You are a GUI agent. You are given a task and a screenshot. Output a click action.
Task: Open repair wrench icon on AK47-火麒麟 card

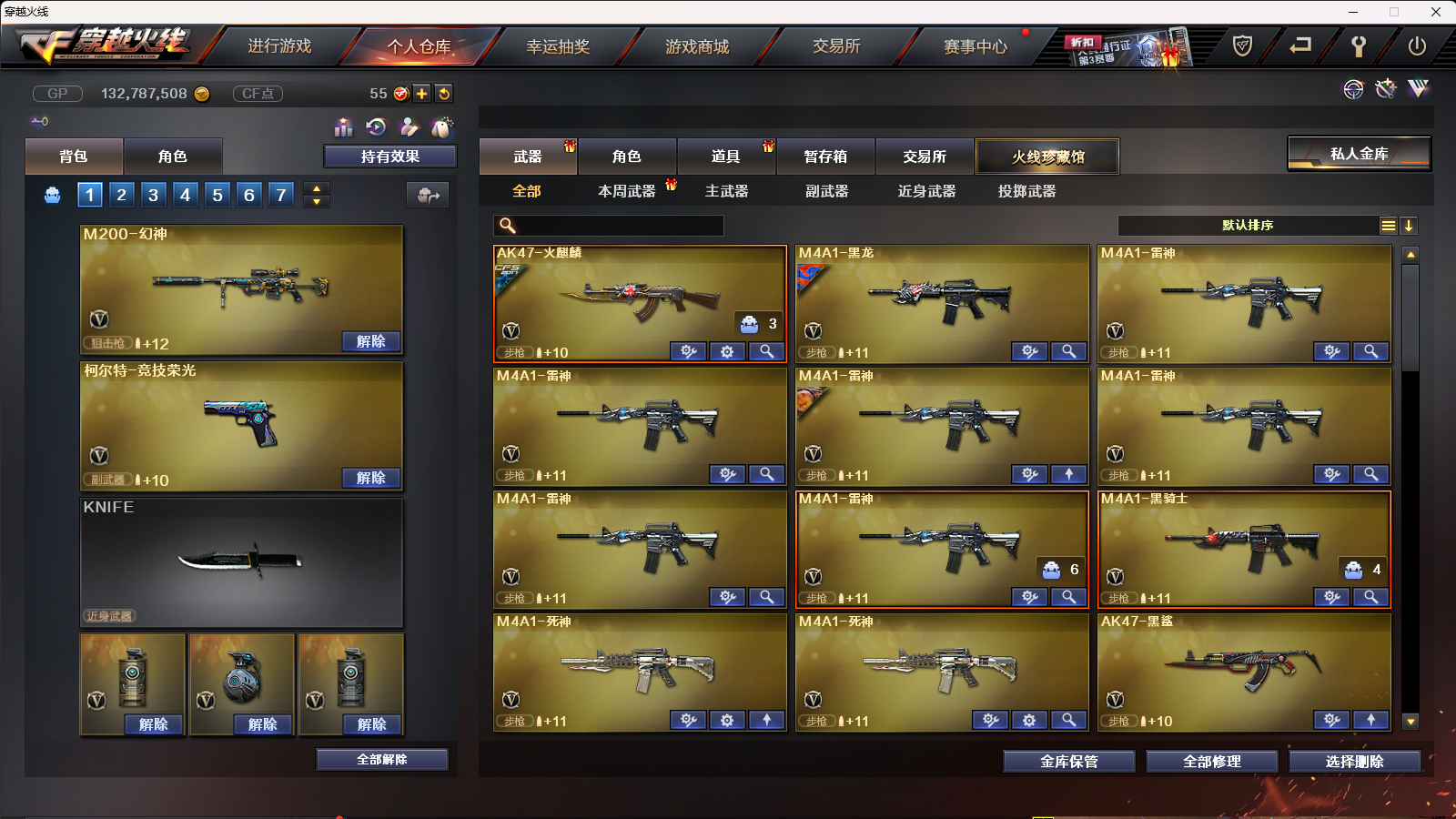click(688, 351)
